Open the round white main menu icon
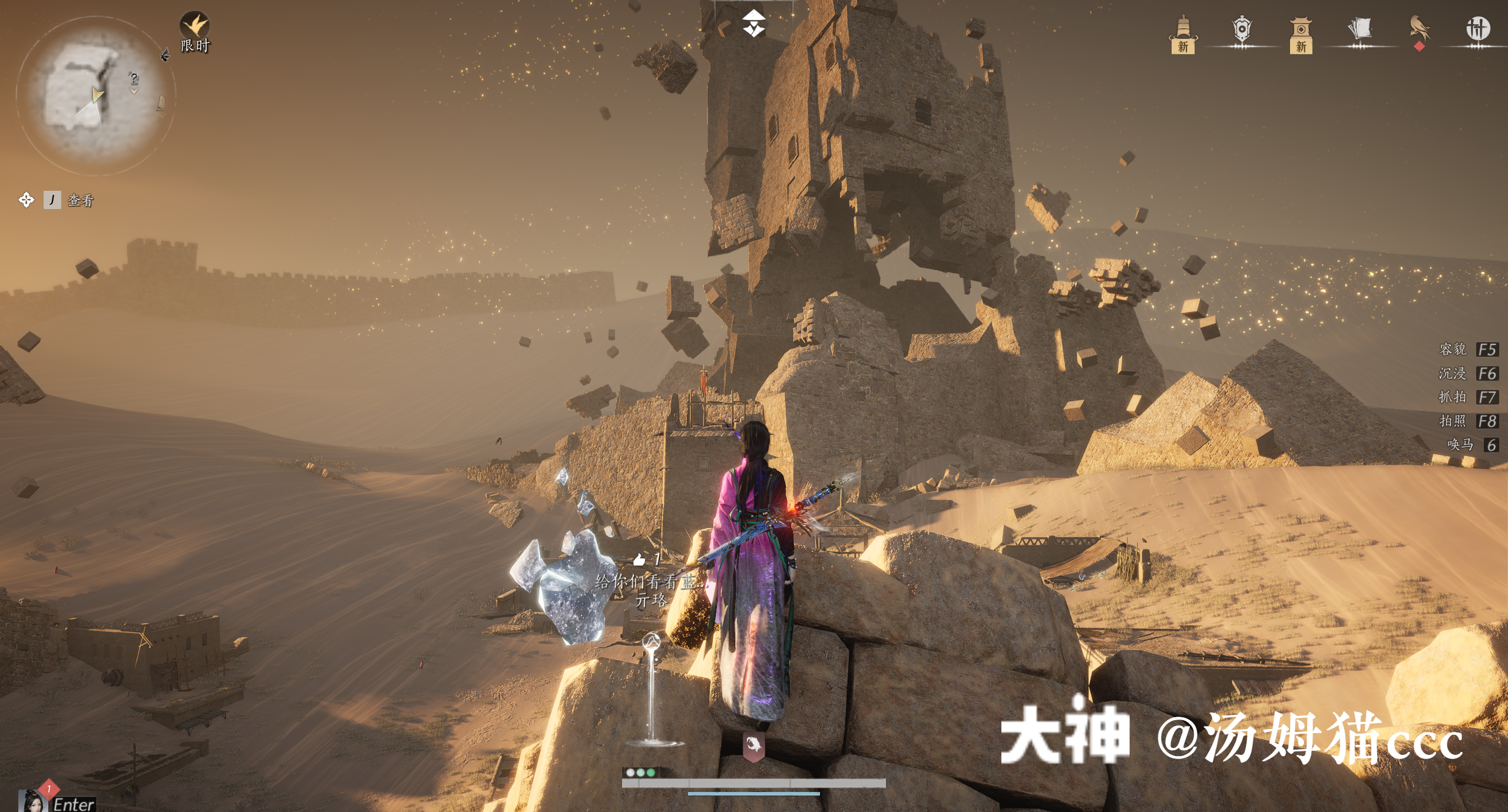1508x812 pixels. (x=1477, y=28)
